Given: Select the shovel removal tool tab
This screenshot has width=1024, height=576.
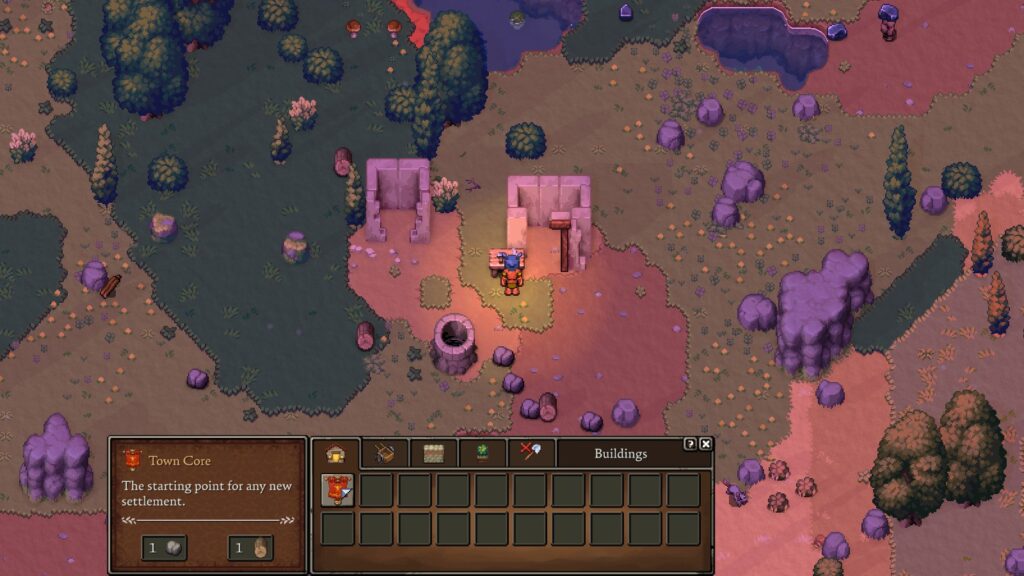Looking at the screenshot, I should (x=531, y=453).
